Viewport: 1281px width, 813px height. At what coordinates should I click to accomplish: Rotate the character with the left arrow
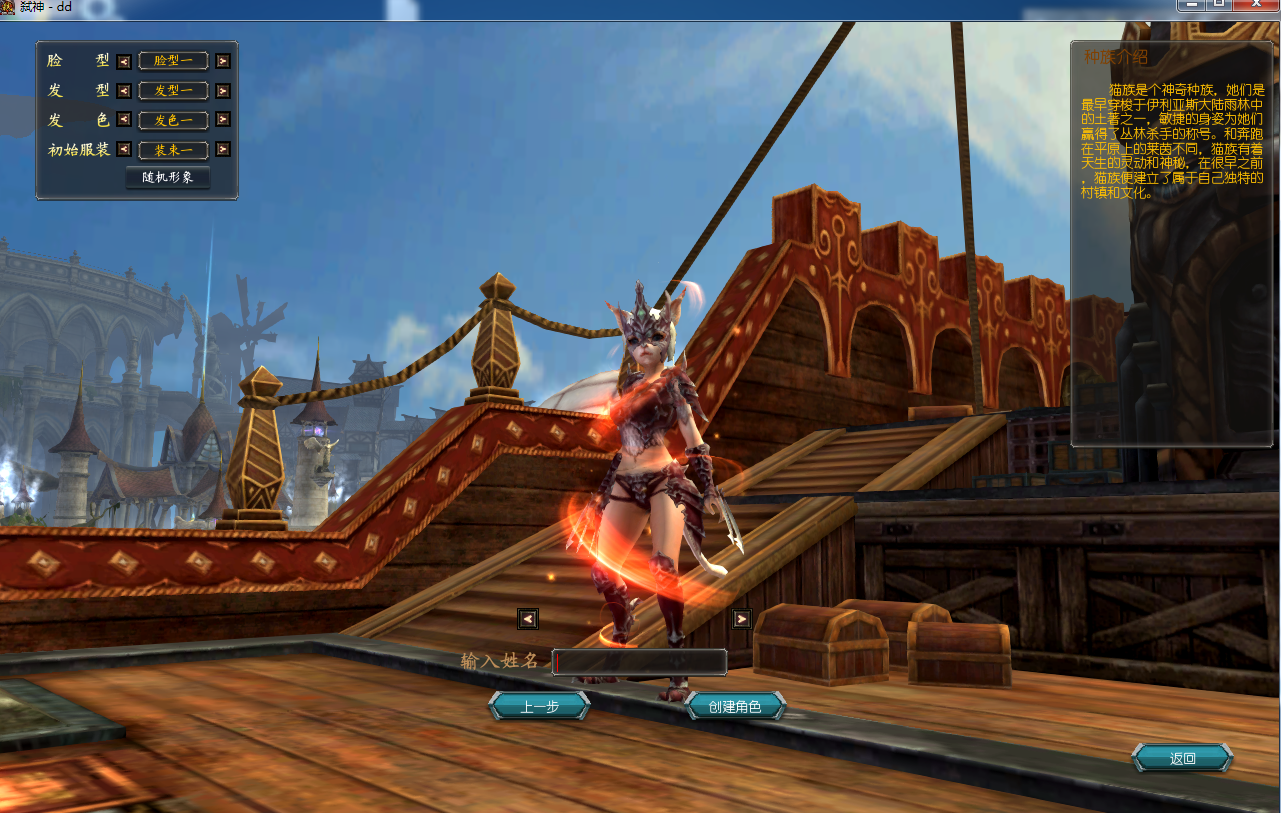[x=528, y=619]
